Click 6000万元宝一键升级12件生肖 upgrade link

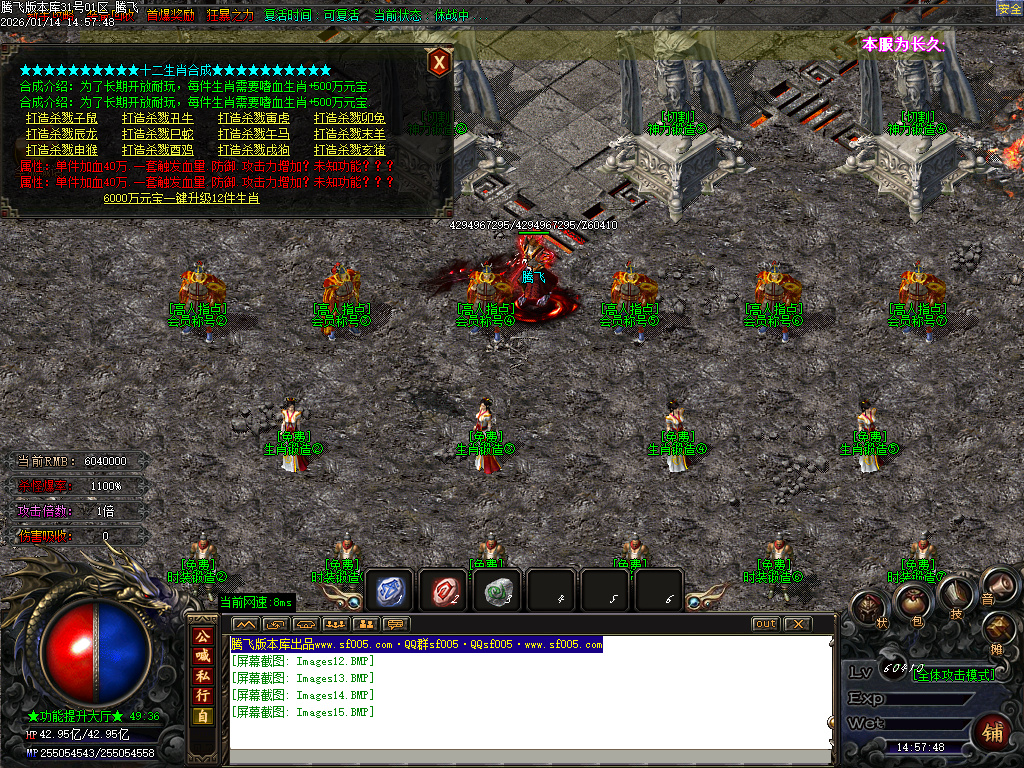181,198
